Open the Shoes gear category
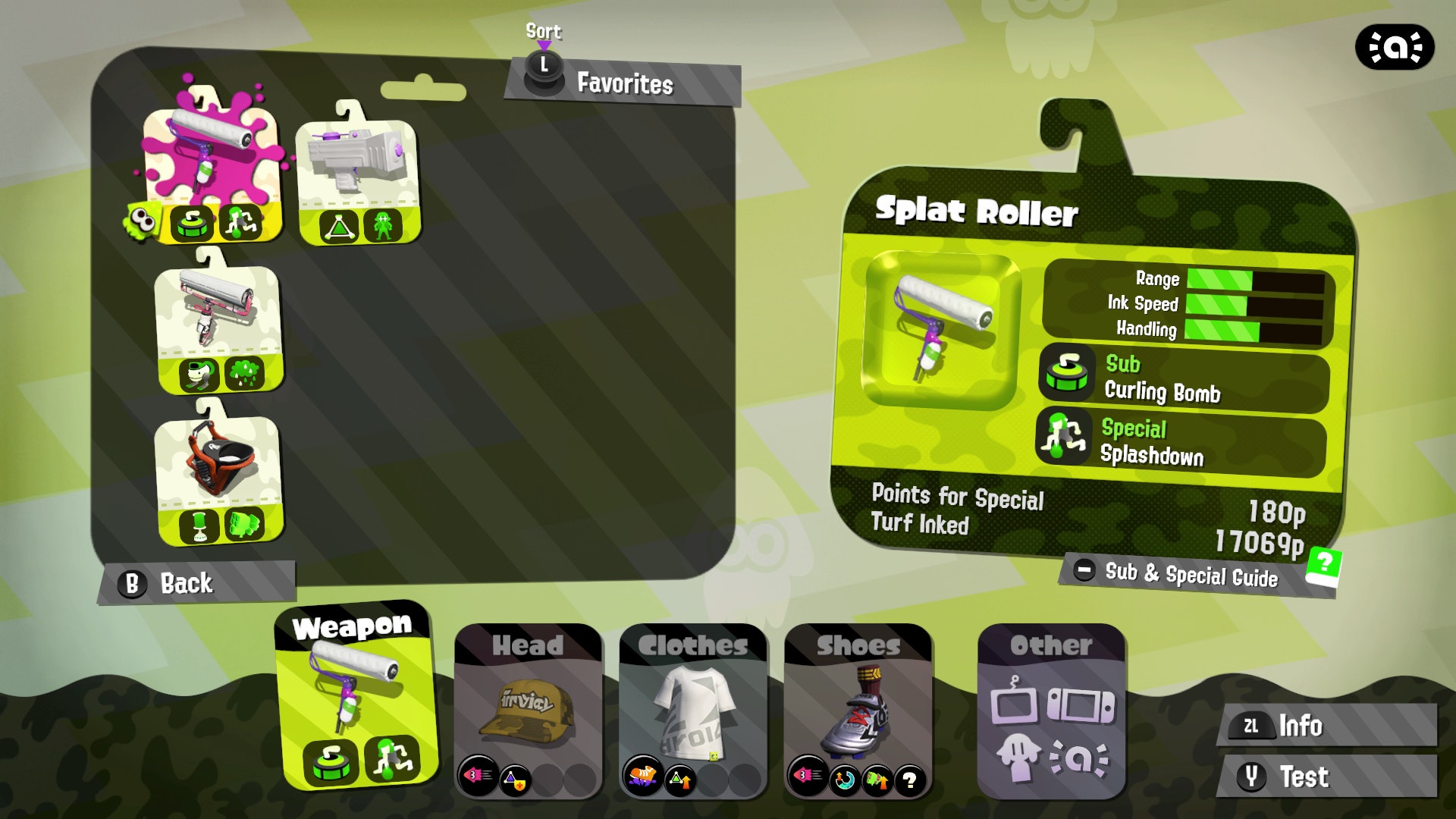The image size is (1456, 819). click(x=858, y=709)
